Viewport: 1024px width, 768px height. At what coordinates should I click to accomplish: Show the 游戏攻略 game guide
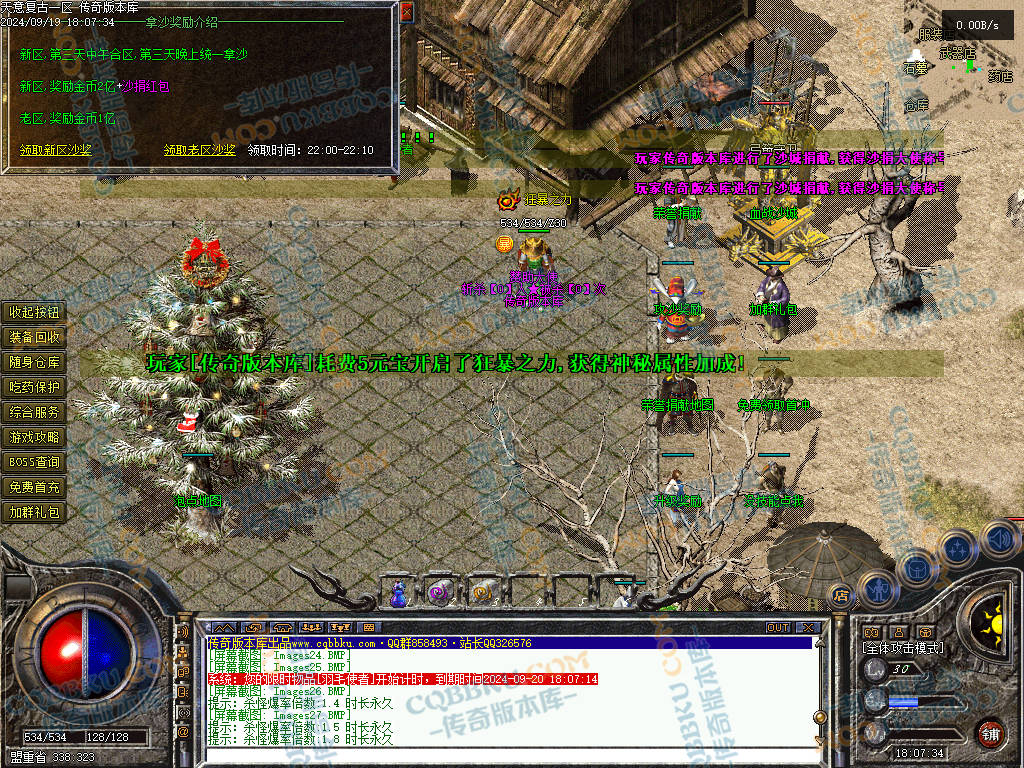pos(35,437)
